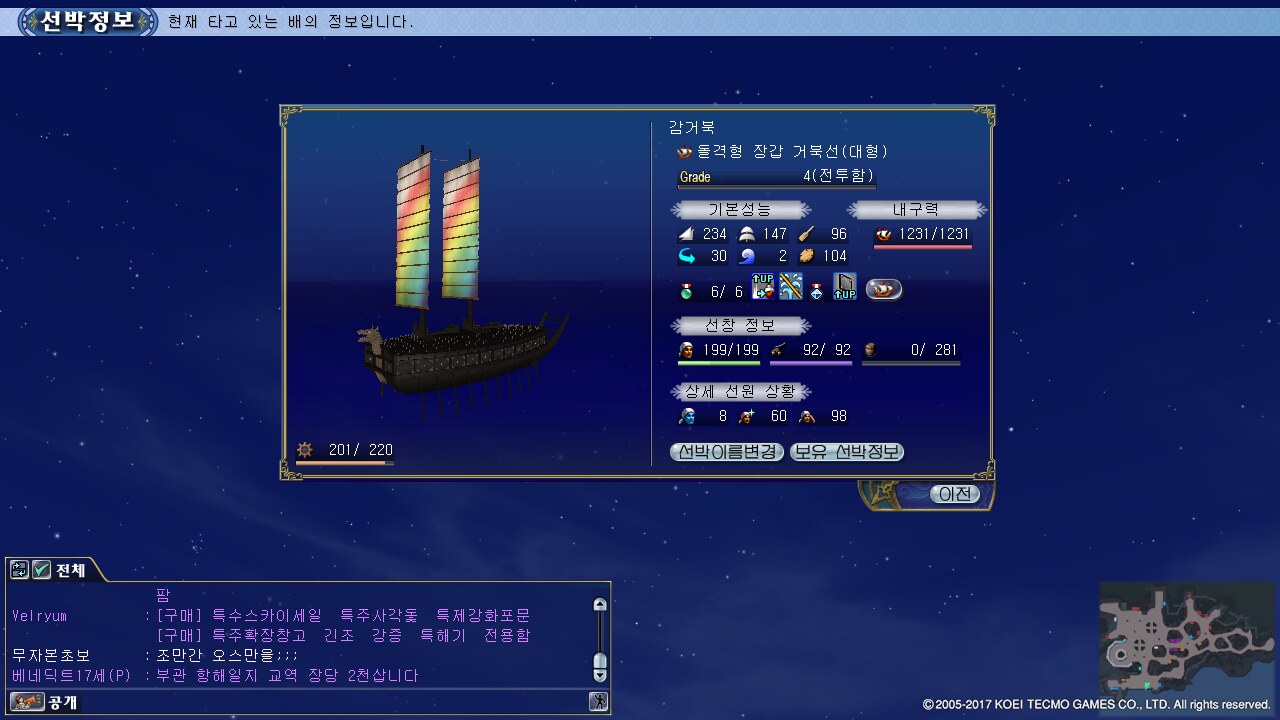Click player name 무자본초보 in chat
Screen dimensions: 1280x720
click(x=50, y=656)
